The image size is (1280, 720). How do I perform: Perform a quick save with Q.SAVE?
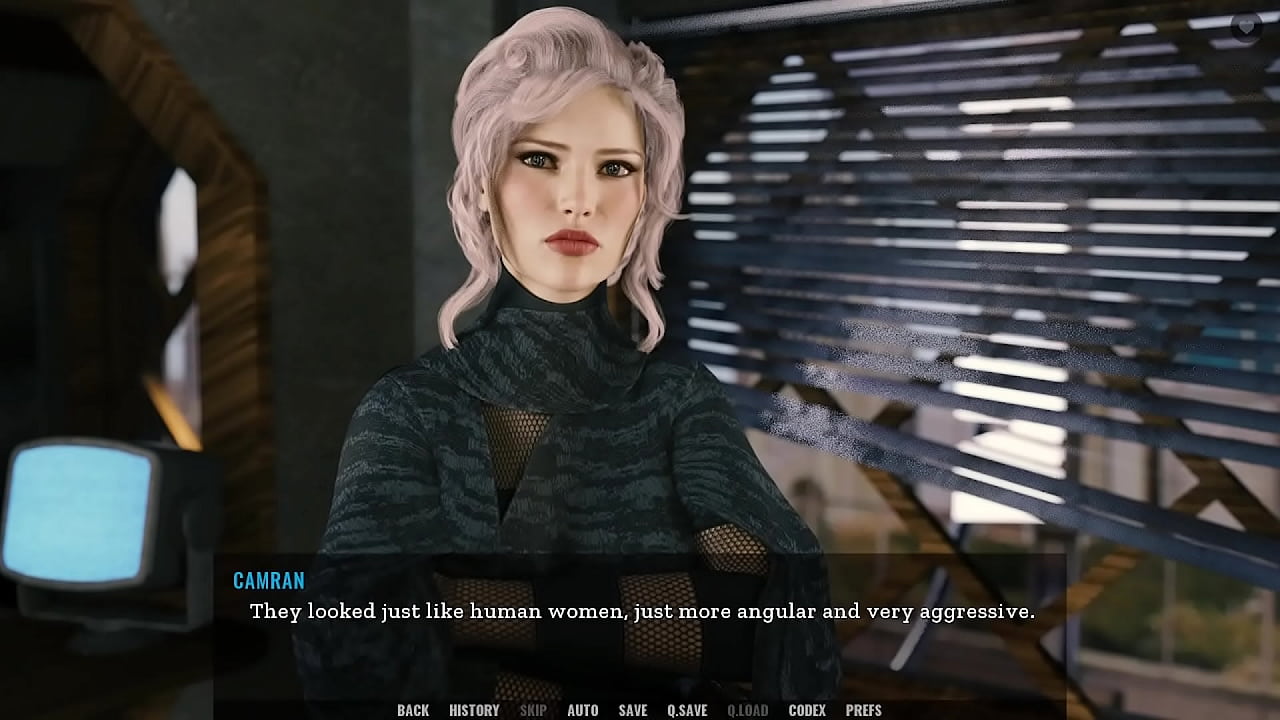tap(689, 710)
